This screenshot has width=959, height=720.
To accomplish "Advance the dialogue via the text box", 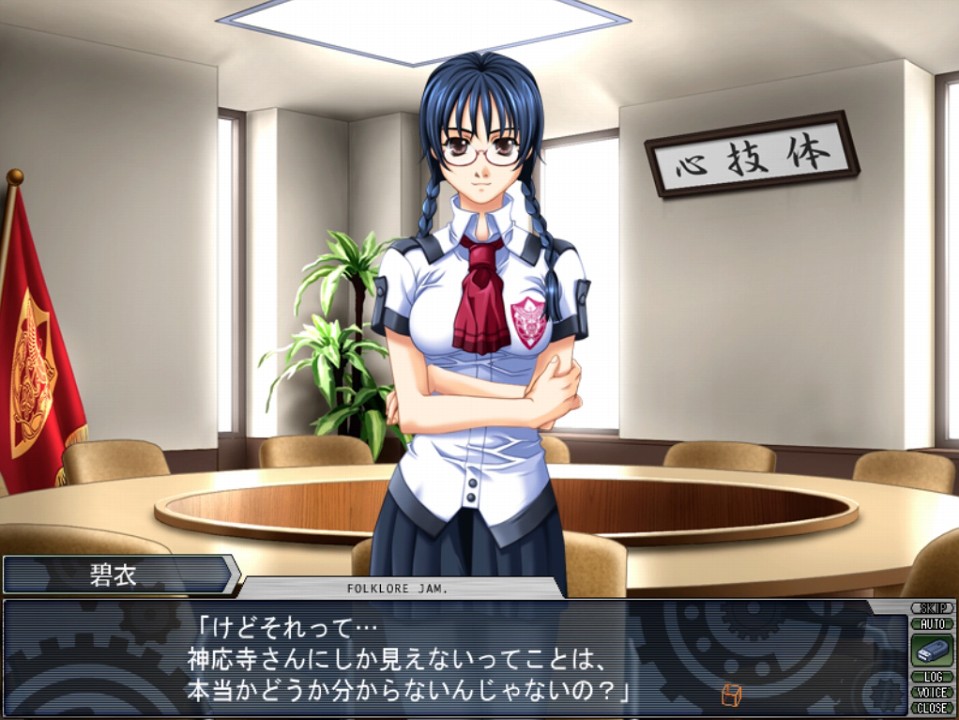I will point(450,660).
